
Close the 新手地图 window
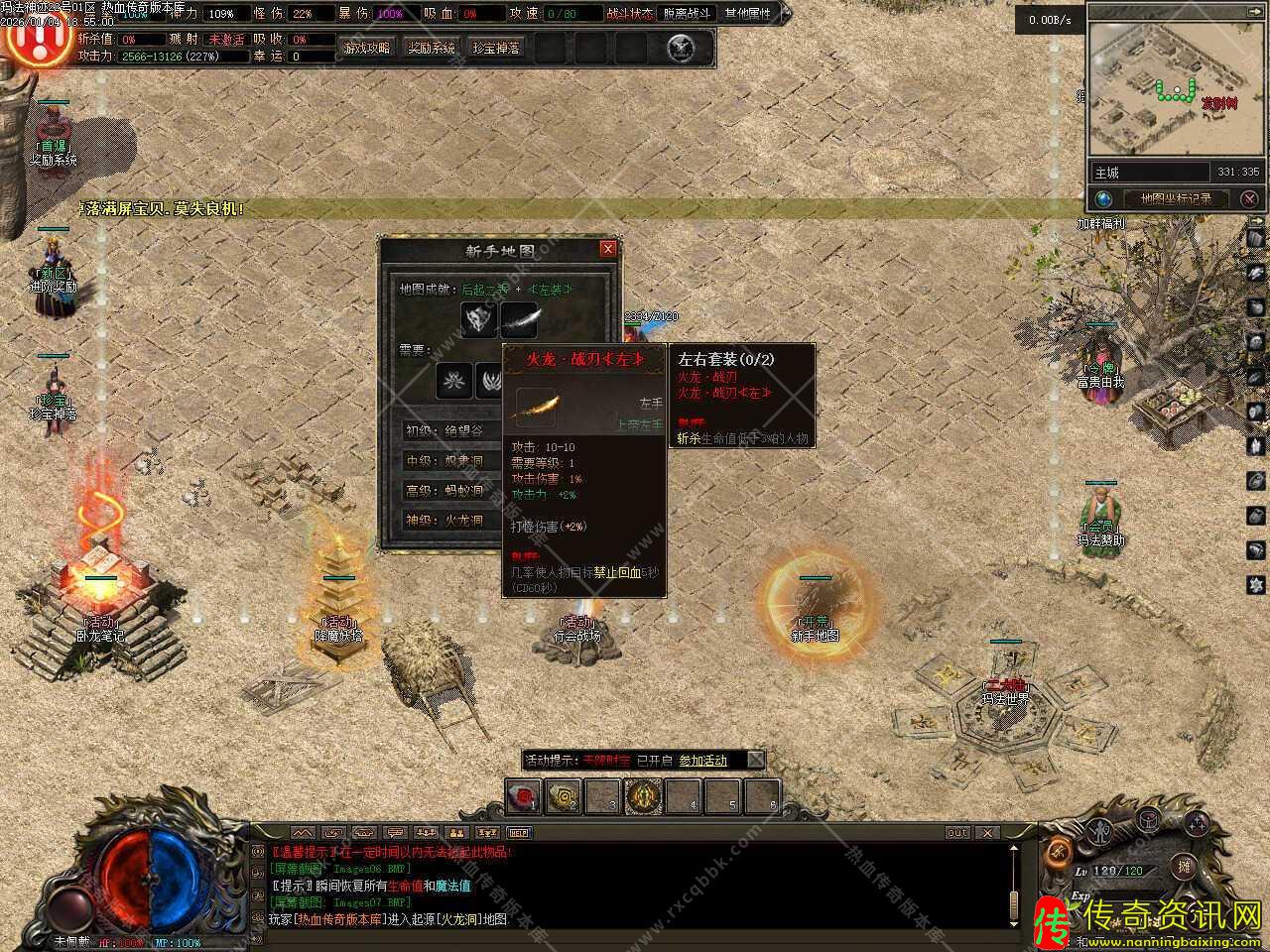(x=608, y=249)
